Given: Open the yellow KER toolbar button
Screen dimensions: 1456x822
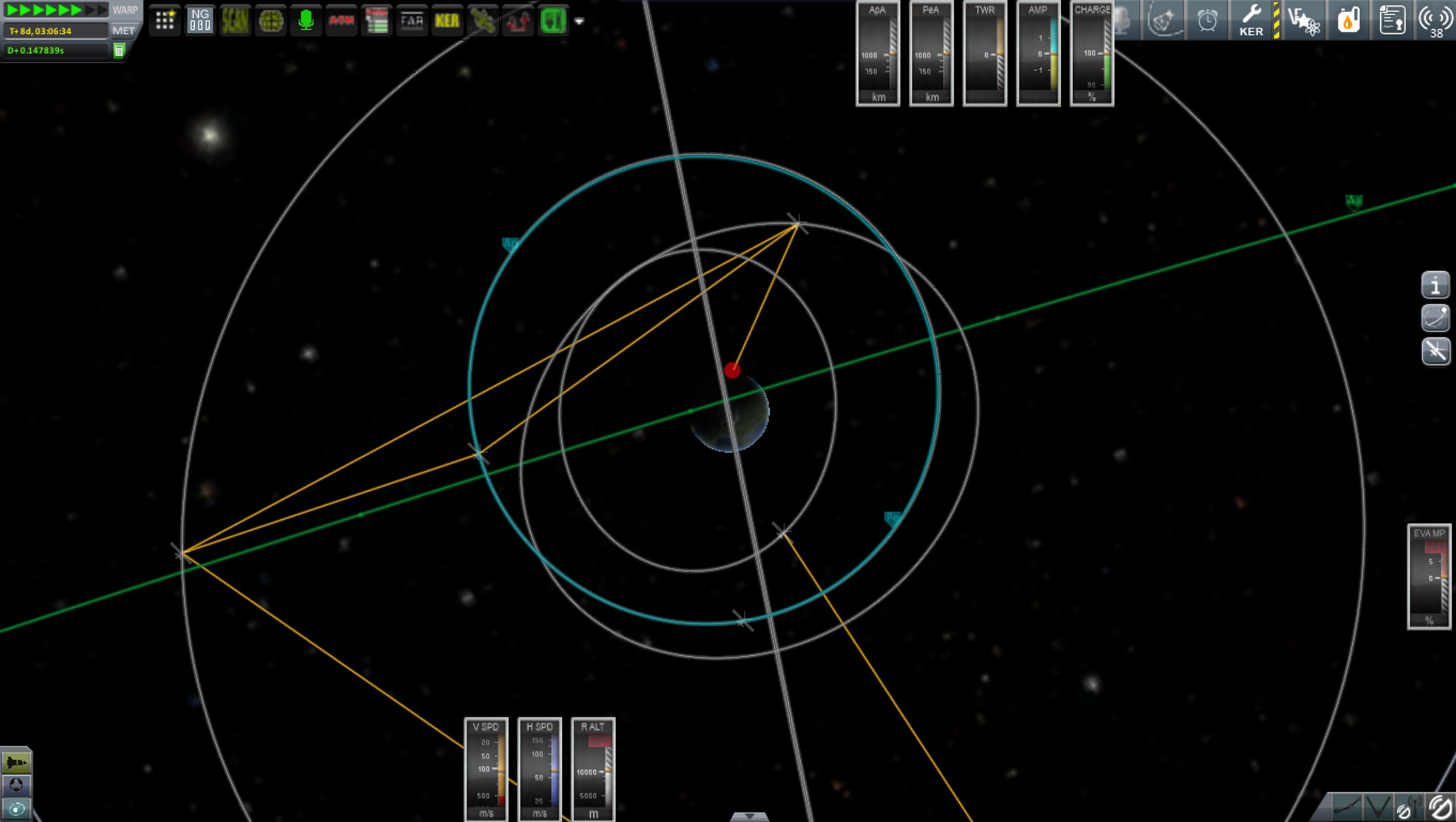Looking at the screenshot, I should tap(447, 21).
